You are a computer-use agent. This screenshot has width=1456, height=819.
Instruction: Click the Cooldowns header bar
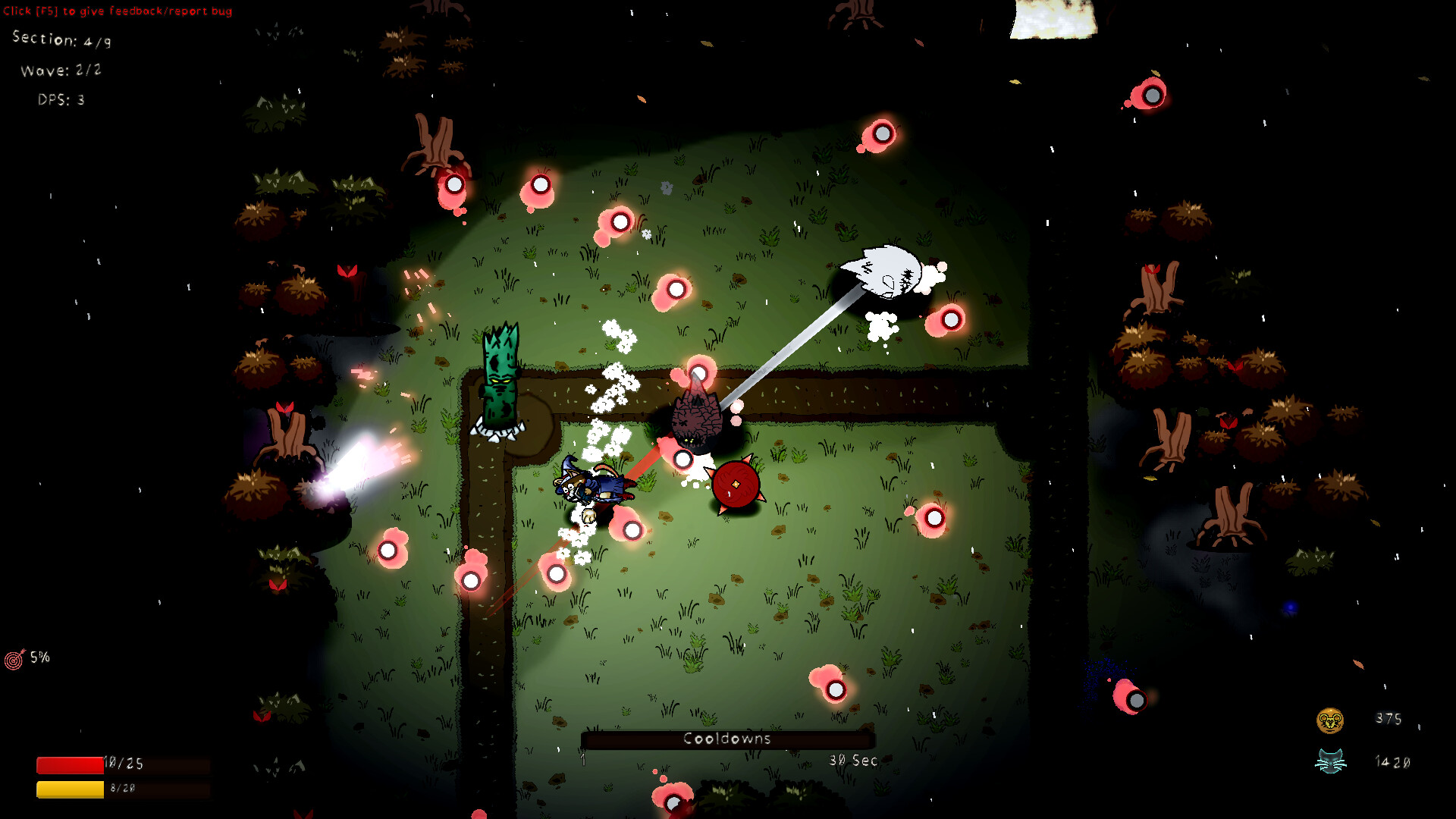pos(726,738)
